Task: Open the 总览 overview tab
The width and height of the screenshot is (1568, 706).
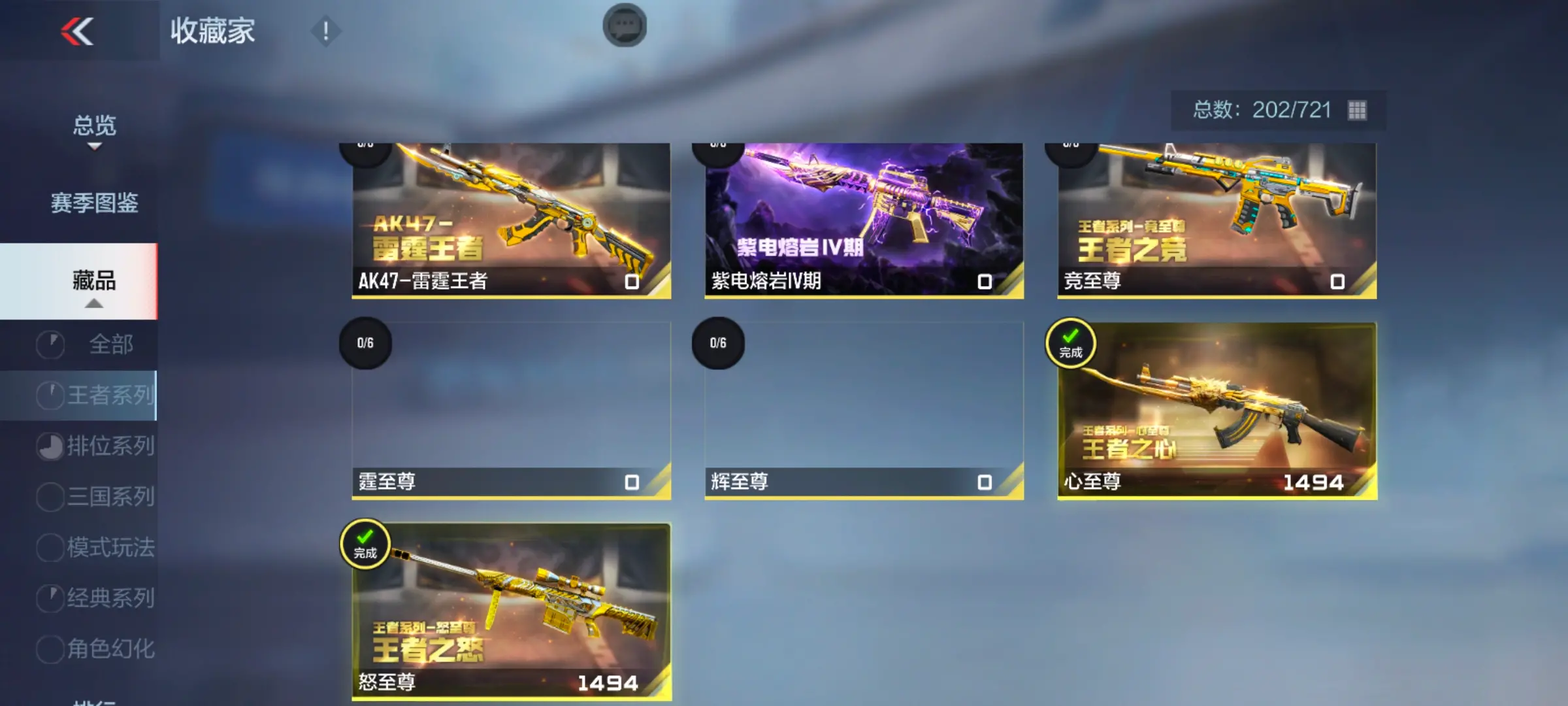Action: (x=94, y=126)
